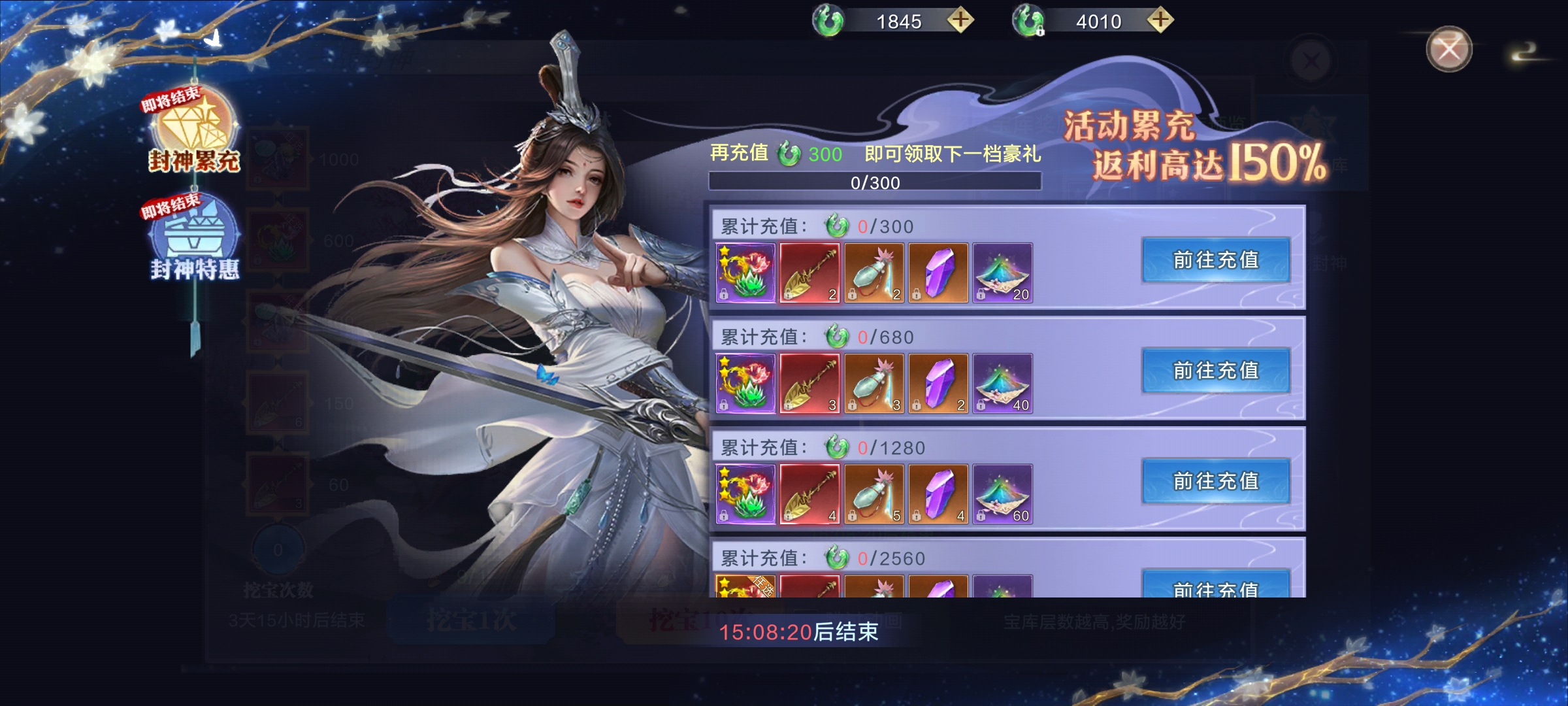View the rainbow fan reward showing 60

click(1002, 494)
